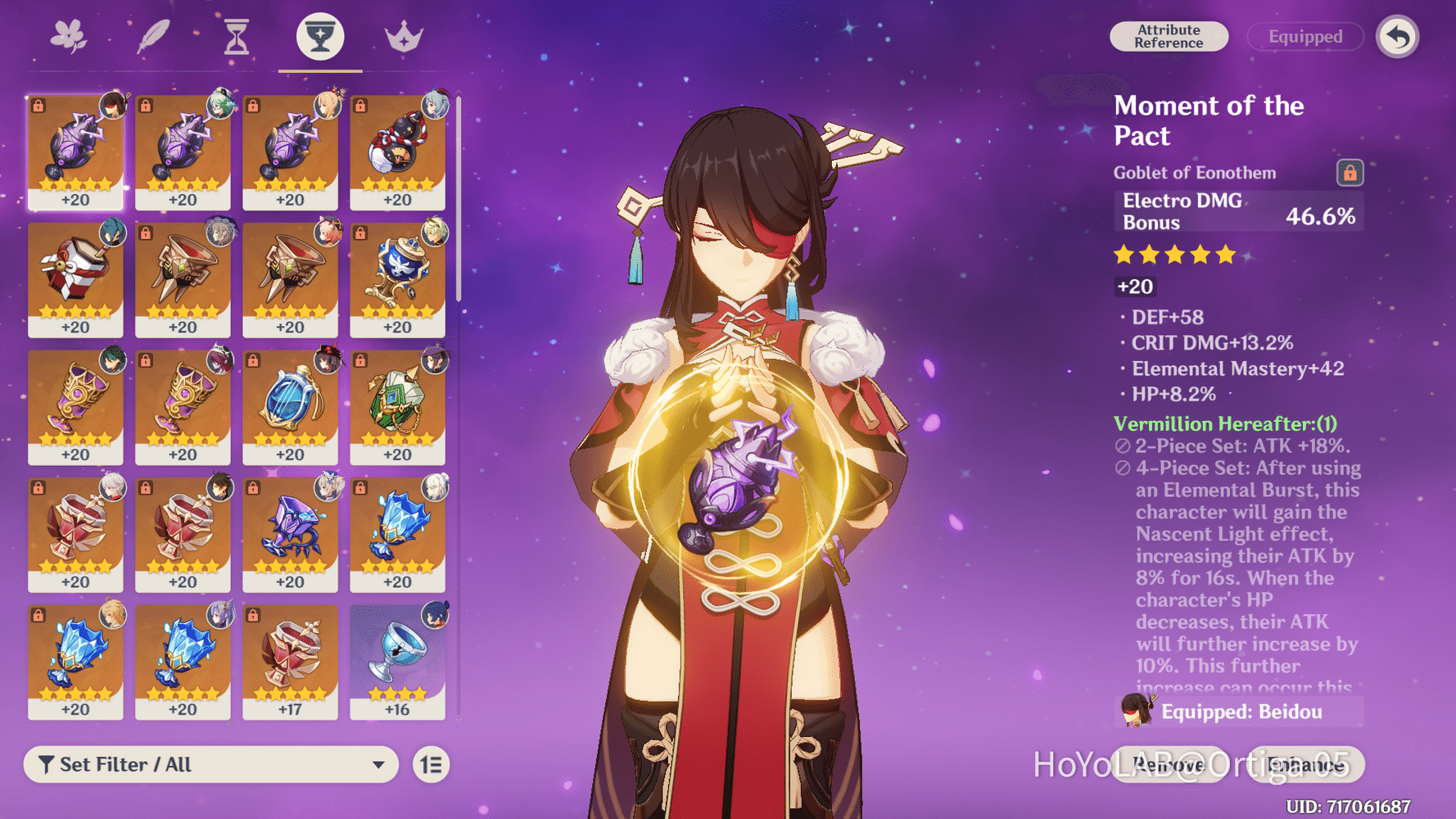Open the Attribute Reference panel

[1169, 36]
